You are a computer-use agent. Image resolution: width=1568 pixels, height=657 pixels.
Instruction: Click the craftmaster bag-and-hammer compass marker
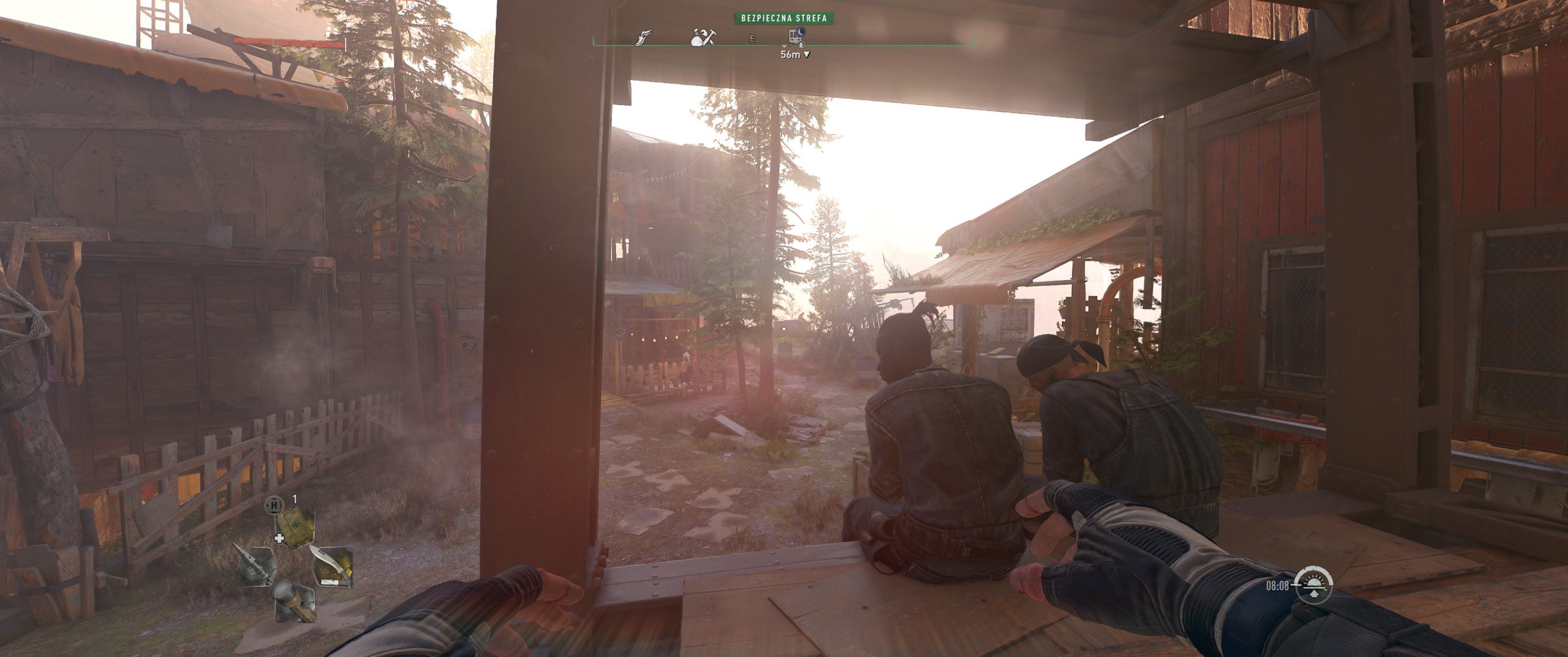coord(703,37)
